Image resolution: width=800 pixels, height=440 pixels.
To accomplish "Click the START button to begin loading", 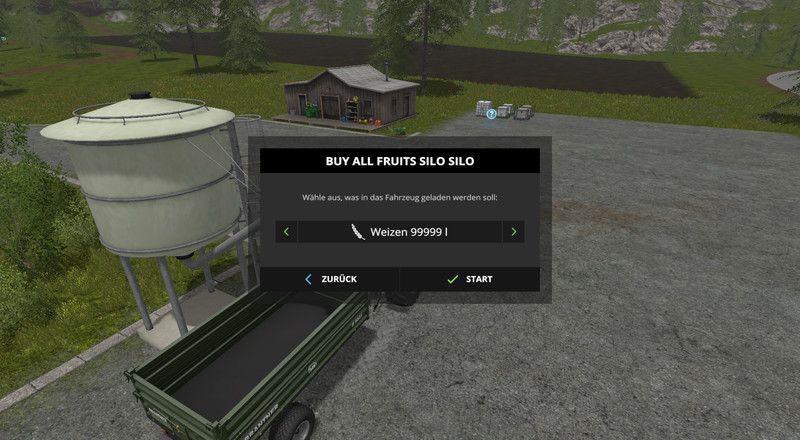I will coord(469,279).
